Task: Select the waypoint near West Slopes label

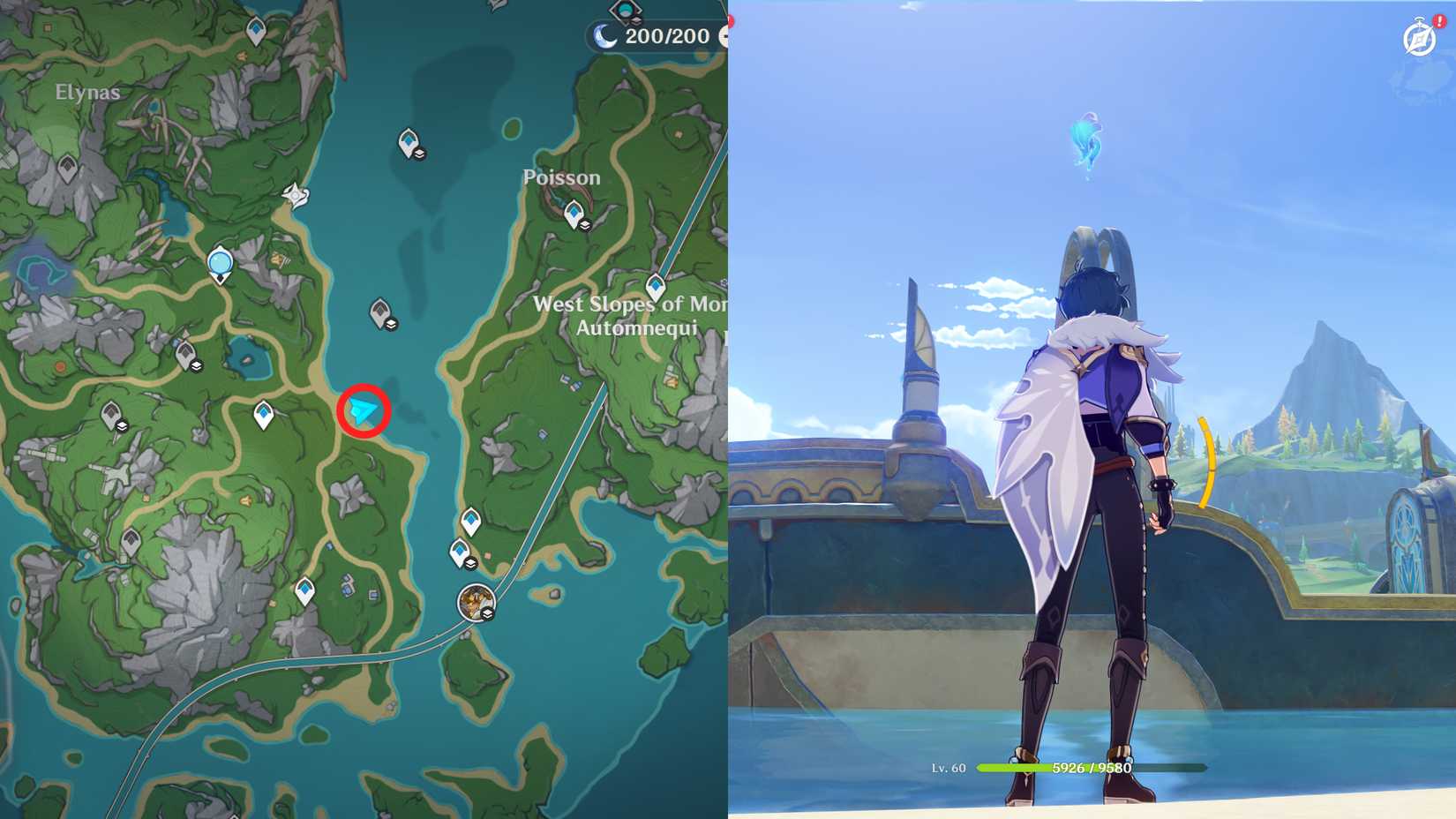Action: (x=655, y=286)
